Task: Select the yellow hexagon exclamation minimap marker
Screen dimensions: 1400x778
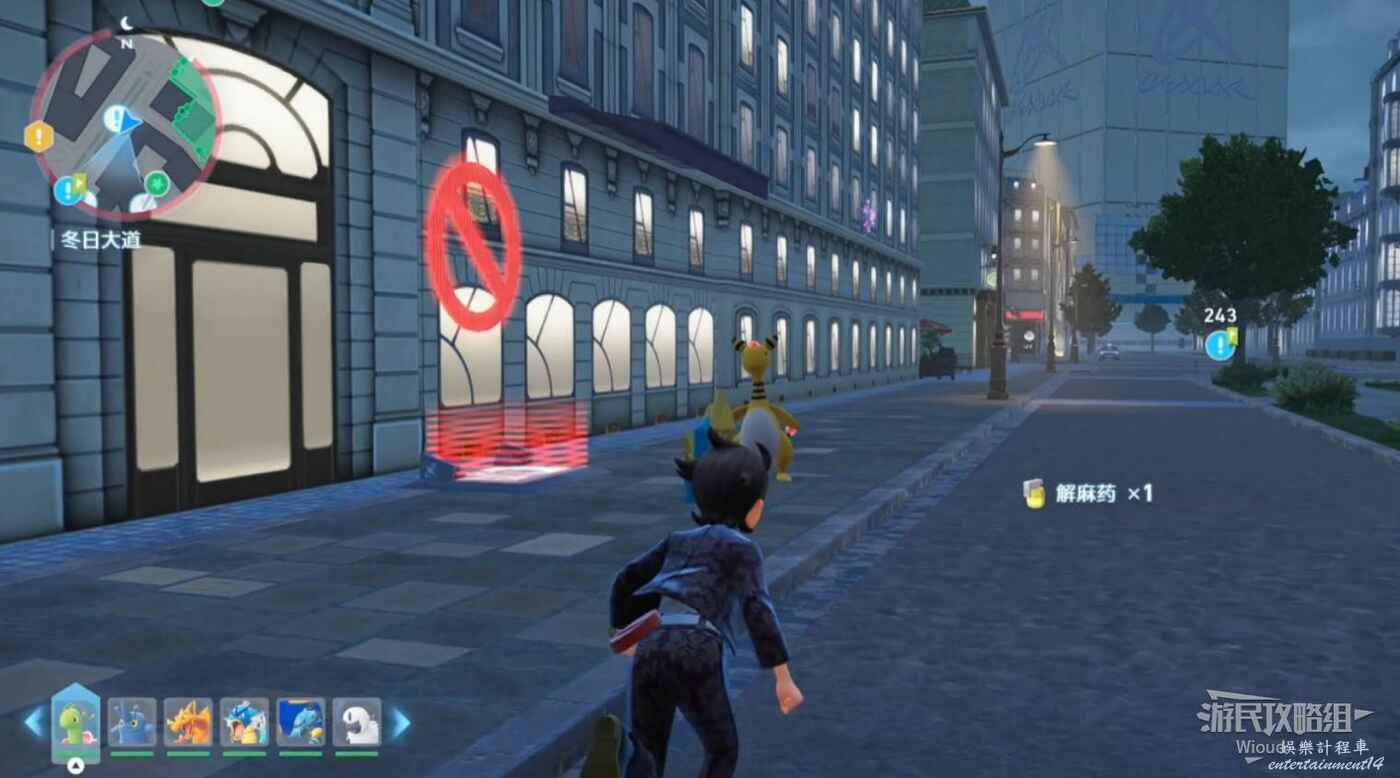Action: point(39,136)
